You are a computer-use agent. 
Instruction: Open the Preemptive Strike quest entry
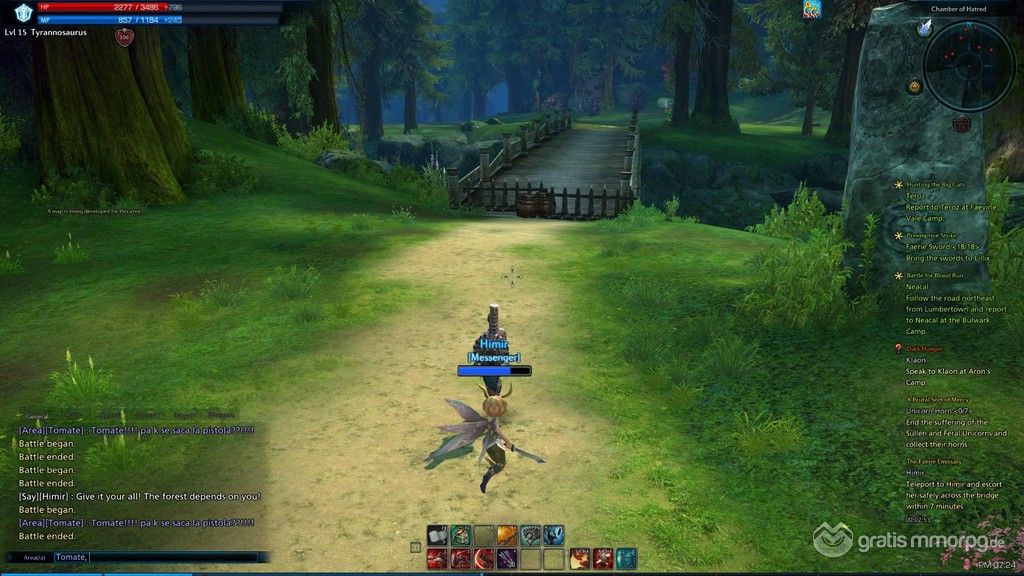tap(934, 236)
